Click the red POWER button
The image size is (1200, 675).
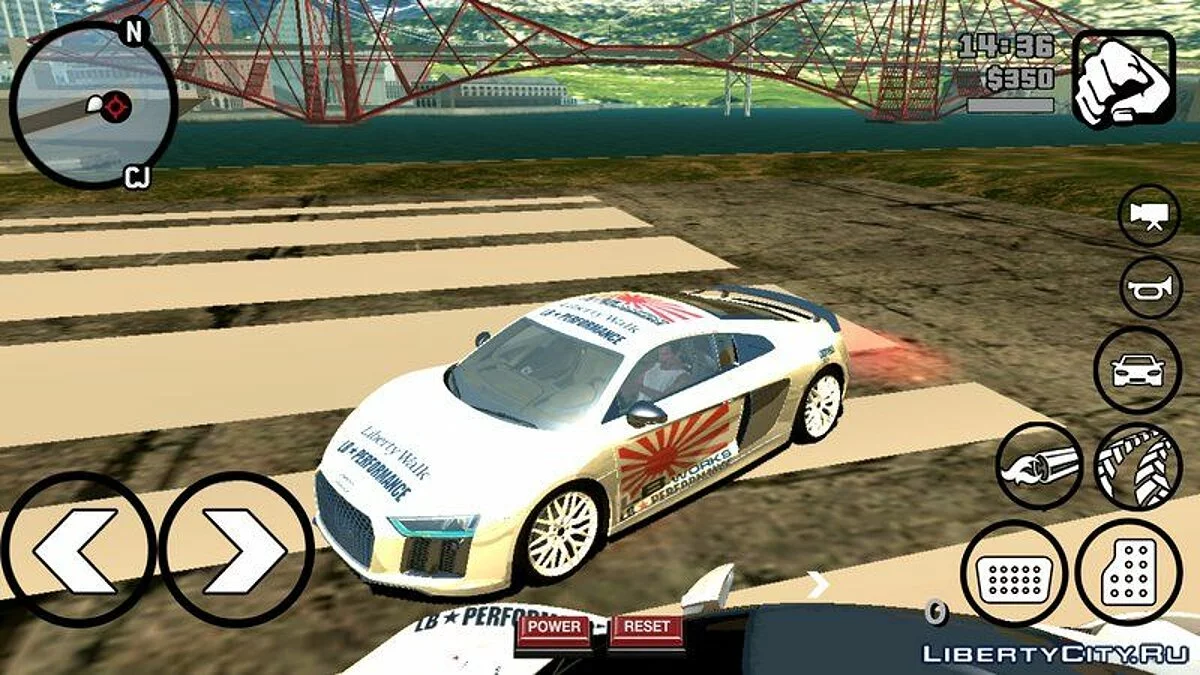(554, 627)
